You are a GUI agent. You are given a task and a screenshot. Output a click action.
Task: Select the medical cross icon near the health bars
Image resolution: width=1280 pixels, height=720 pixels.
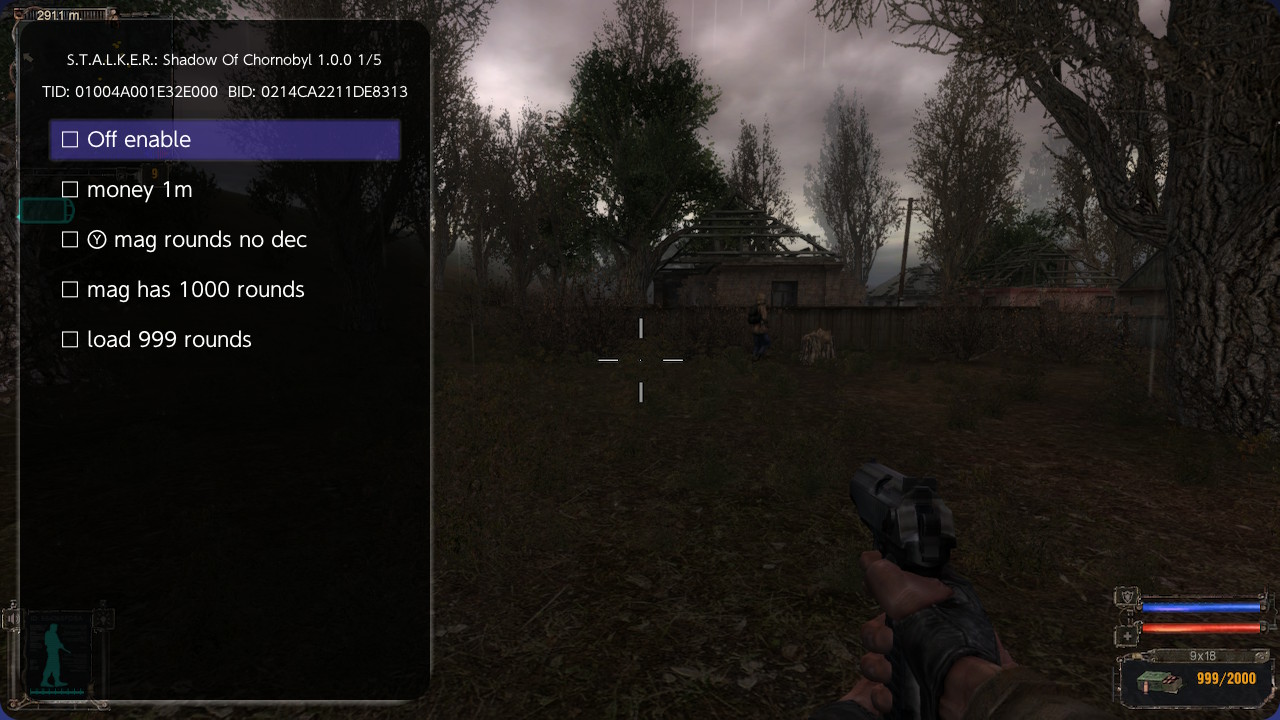1128,635
